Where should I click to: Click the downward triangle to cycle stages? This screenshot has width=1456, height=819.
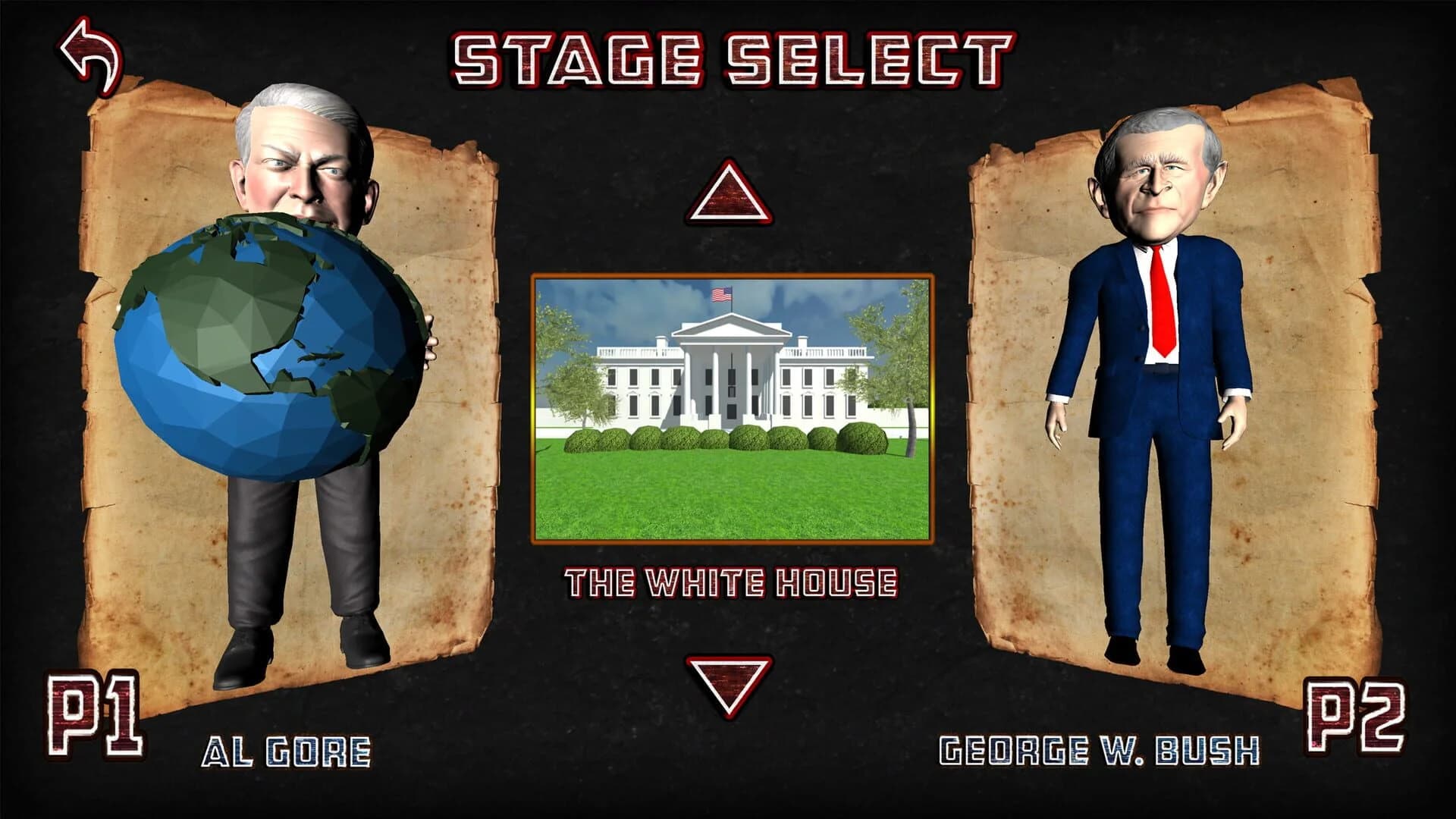pyautogui.click(x=730, y=686)
